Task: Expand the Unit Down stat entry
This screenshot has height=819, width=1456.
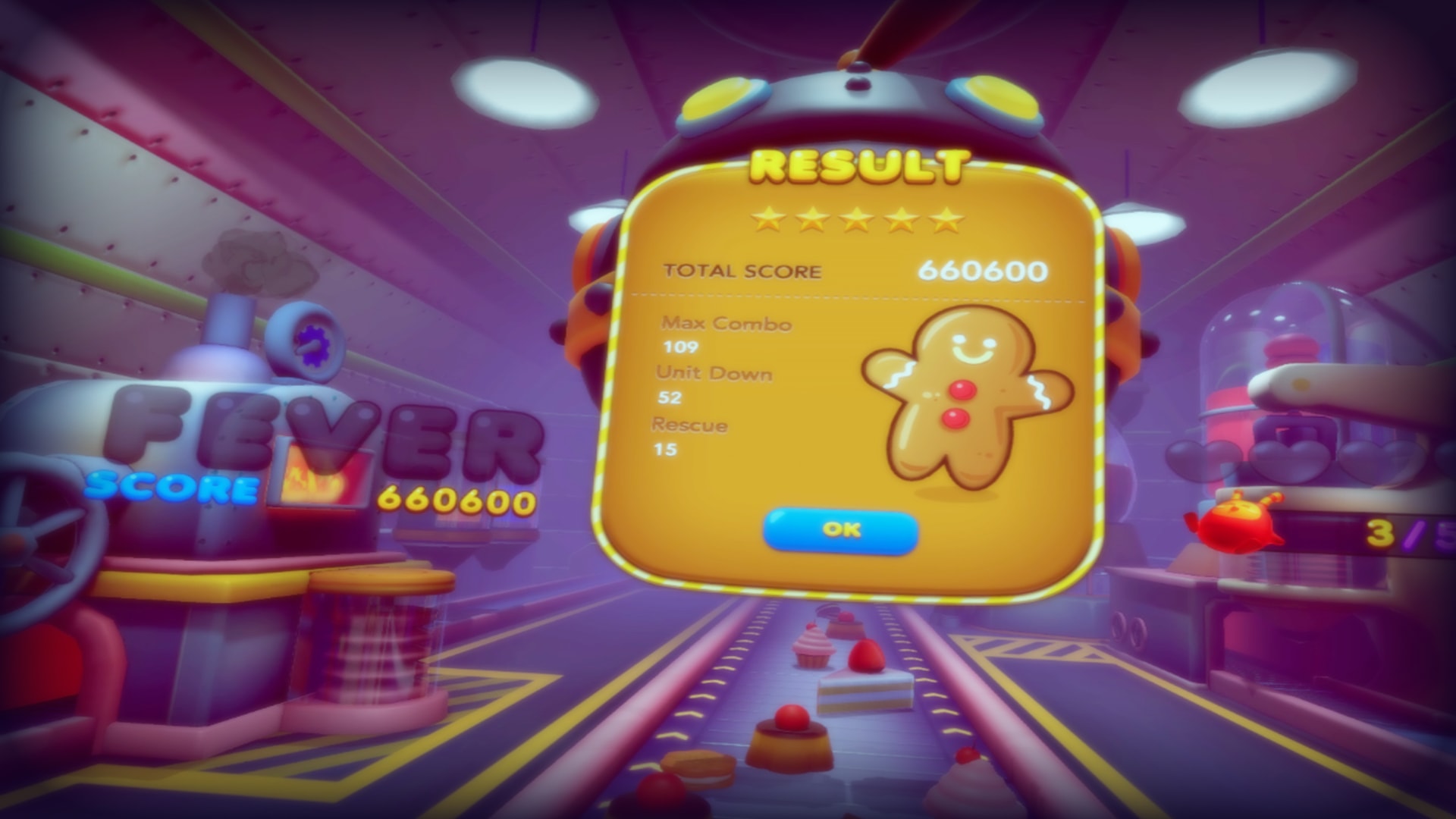Action: [x=715, y=373]
